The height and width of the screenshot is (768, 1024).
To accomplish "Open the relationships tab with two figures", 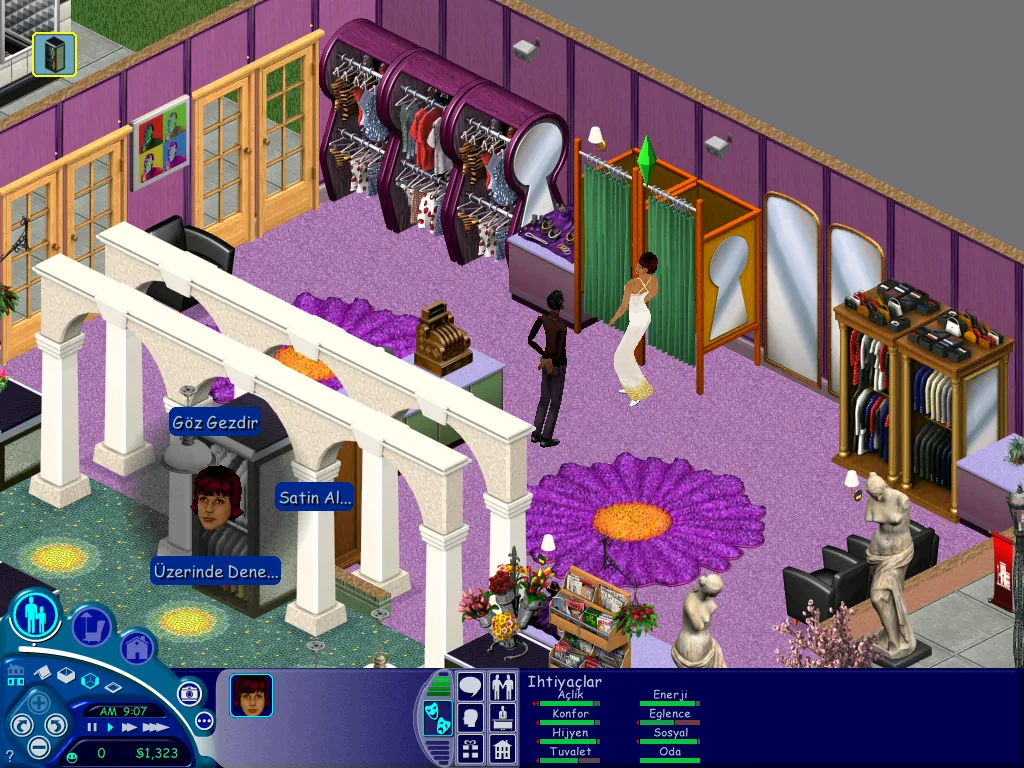I will (x=502, y=687).
